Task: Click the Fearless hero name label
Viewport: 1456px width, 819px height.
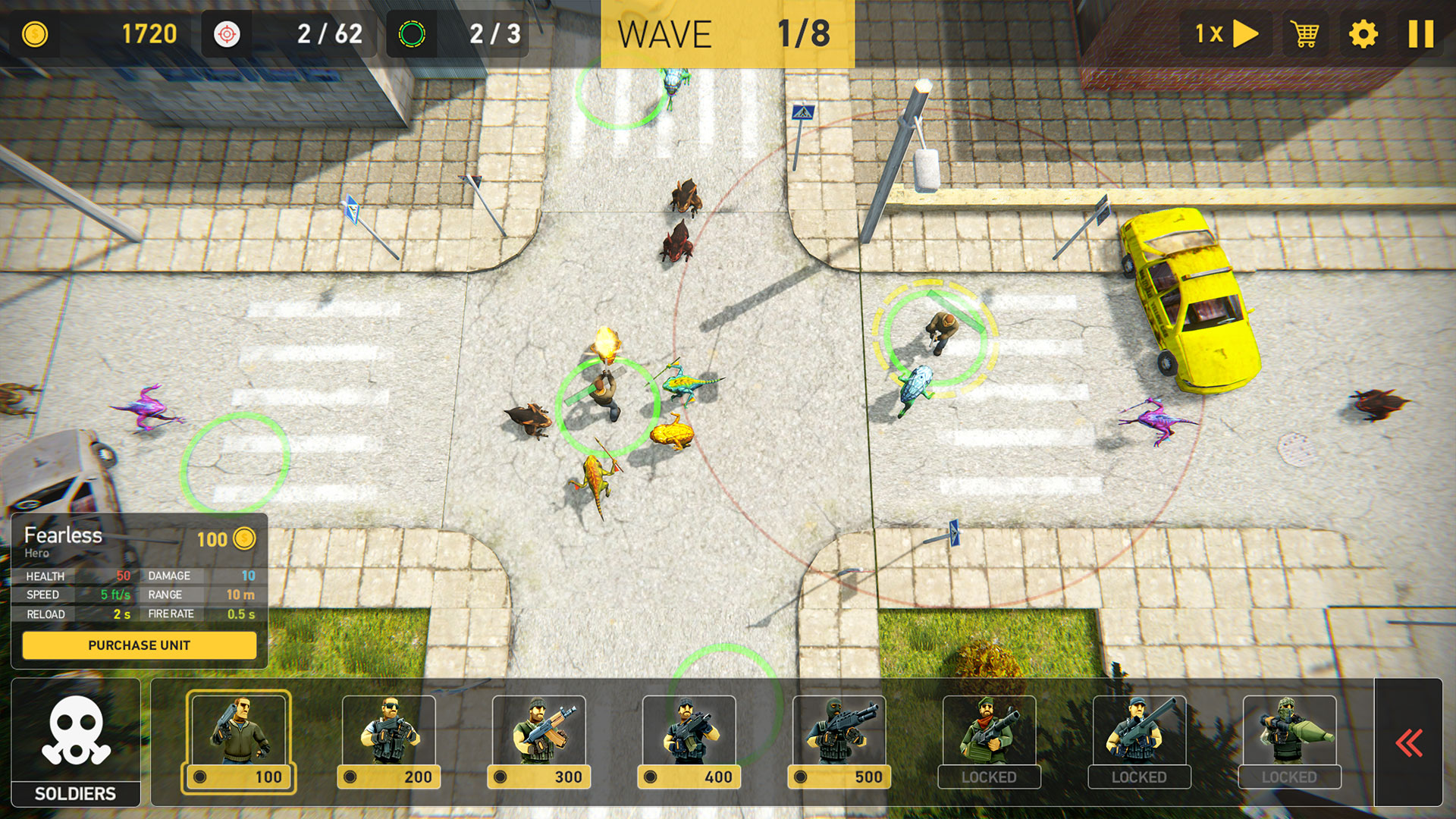Action: pyautogui.click(x=64, y=535)
